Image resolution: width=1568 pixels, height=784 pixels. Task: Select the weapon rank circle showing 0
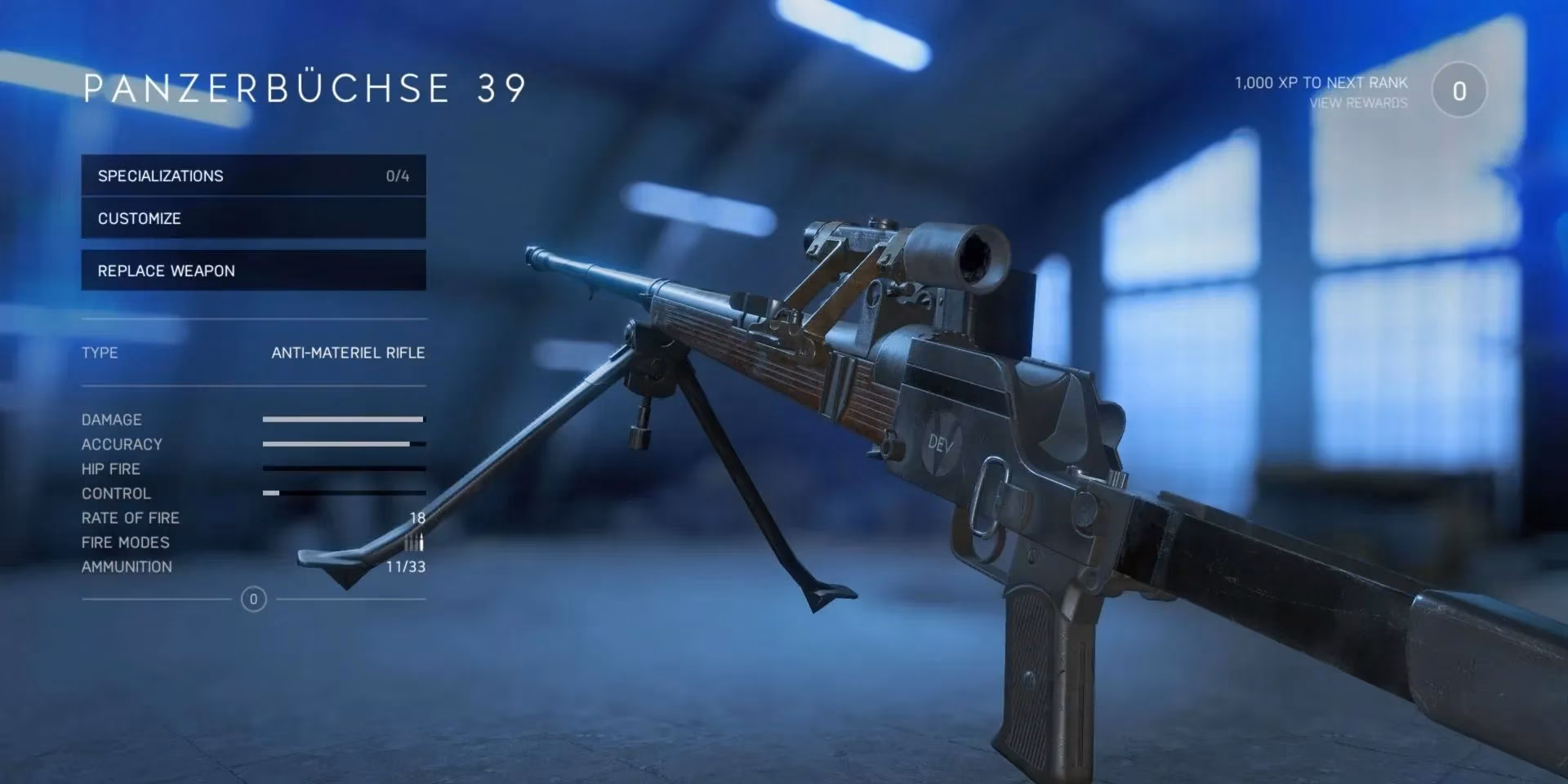253,599
